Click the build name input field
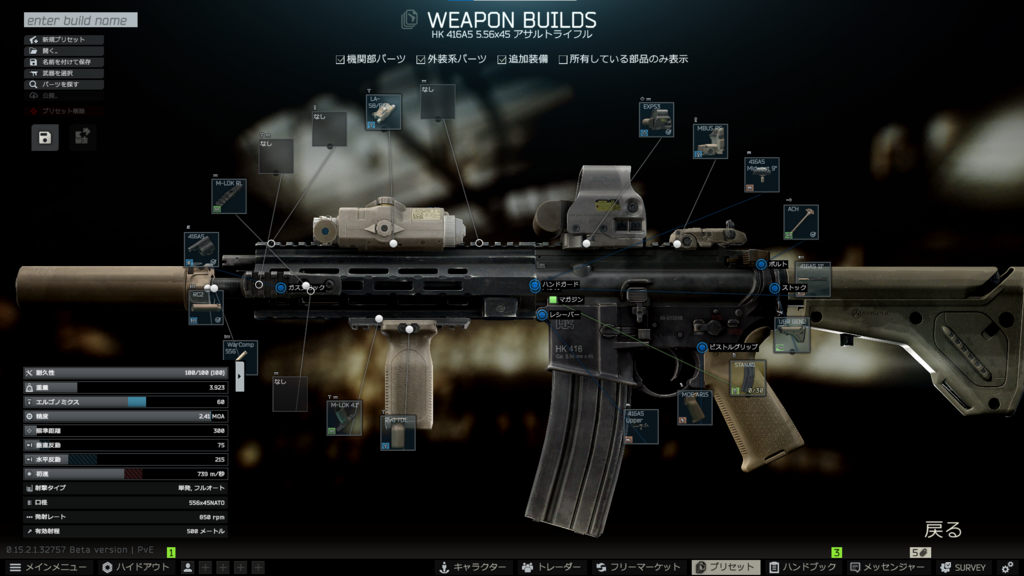The image size is (1024, 576). [80, 20]
